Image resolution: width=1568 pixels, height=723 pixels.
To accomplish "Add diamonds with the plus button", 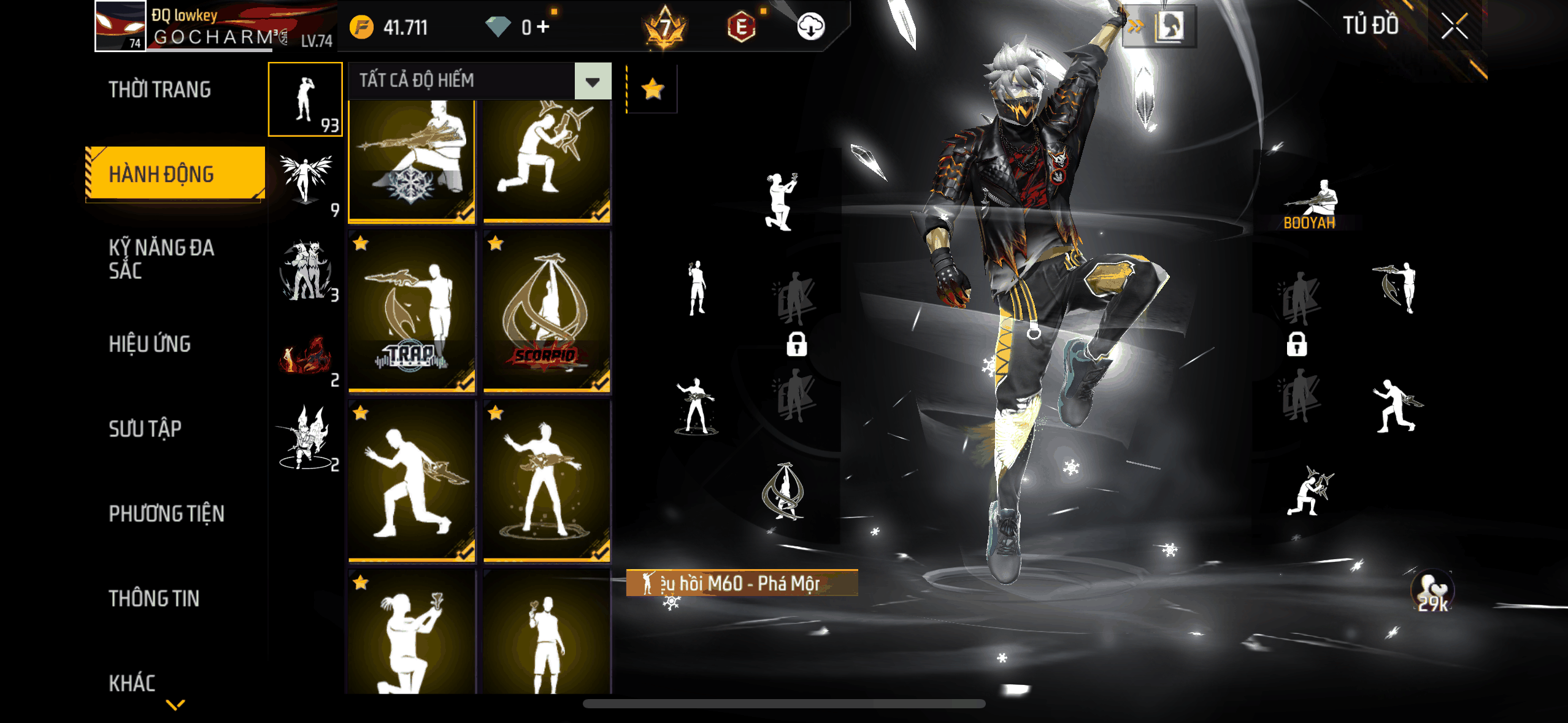I will tap(542, 27).
